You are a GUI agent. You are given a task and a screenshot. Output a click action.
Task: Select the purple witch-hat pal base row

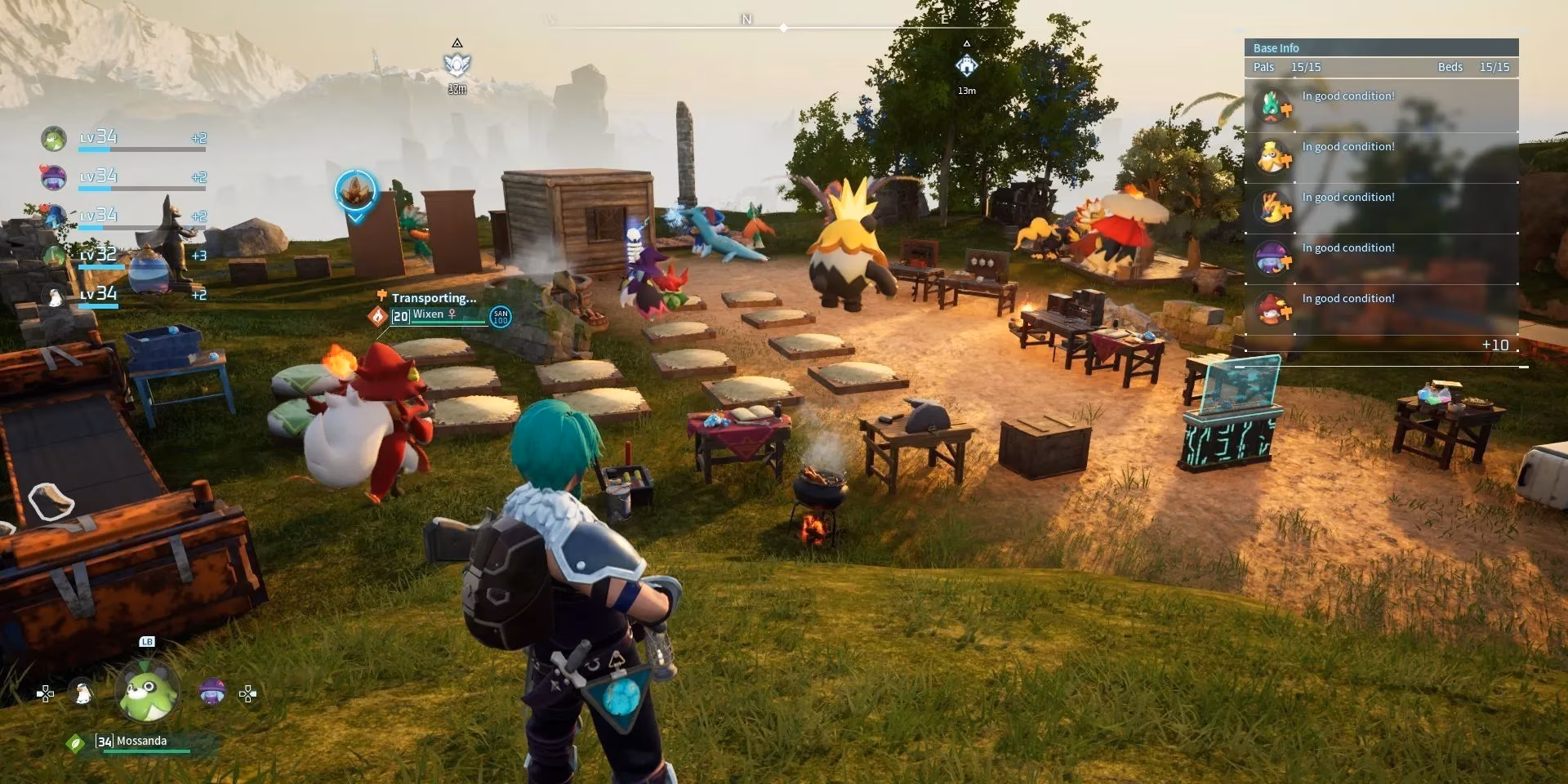click(x=1380, y=259)
